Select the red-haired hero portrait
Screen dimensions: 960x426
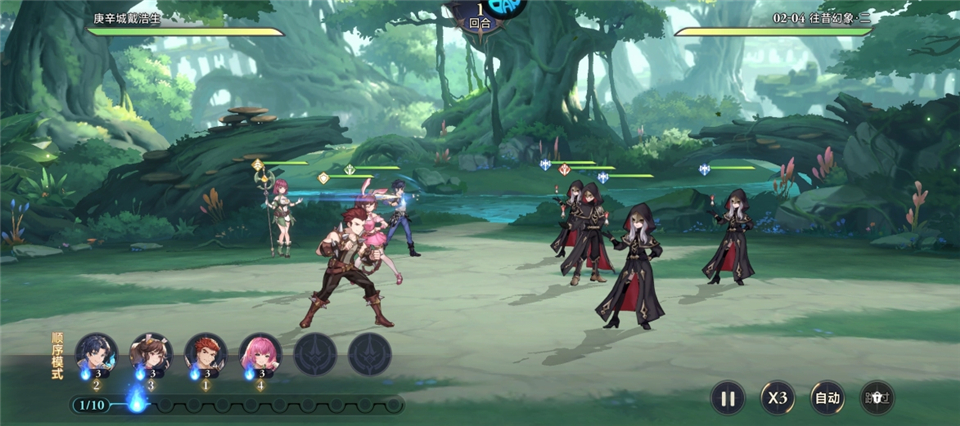coord(205,353)
